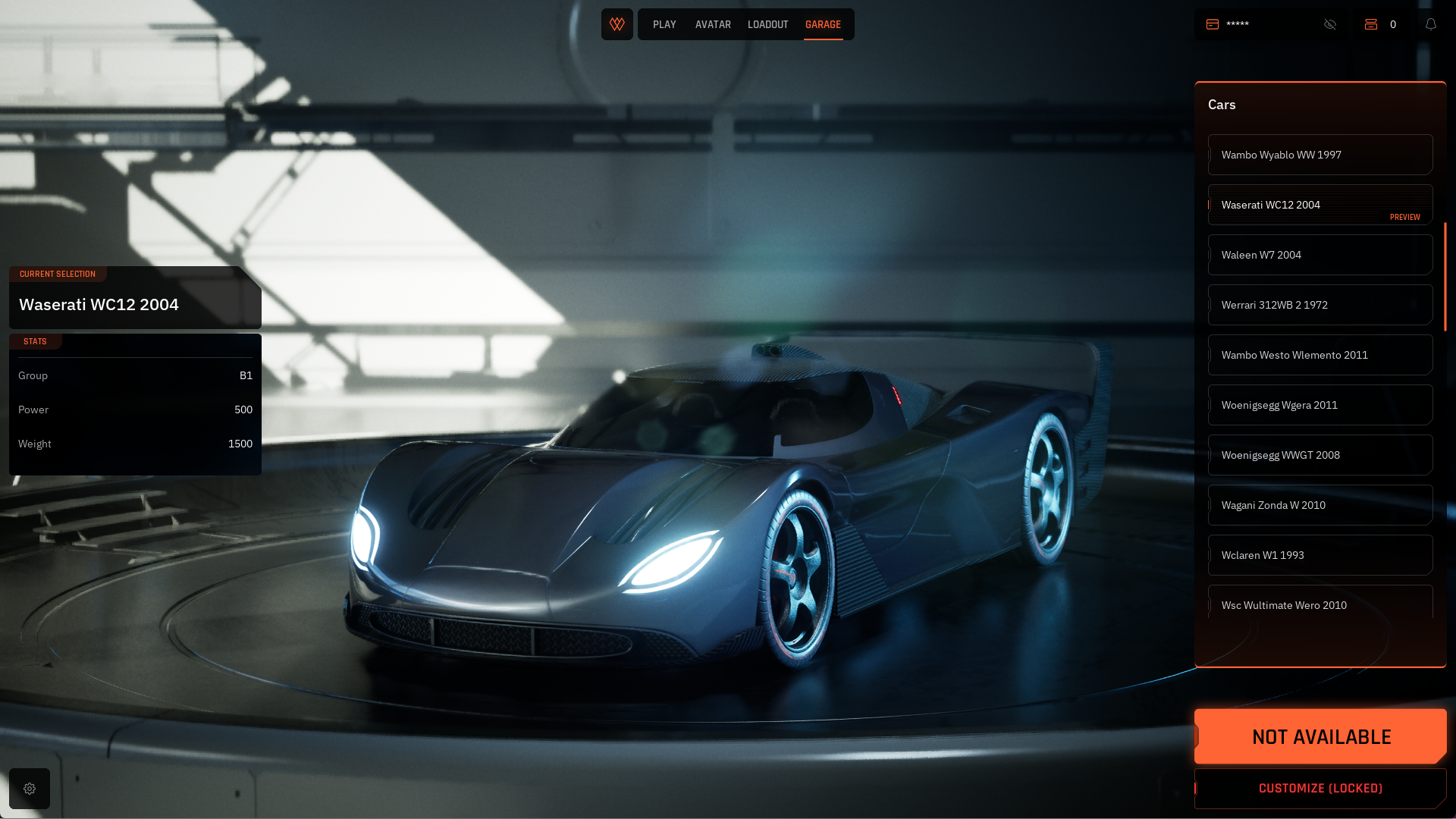
Task: Open settings with the gear icon
Action: [x=30, y=789]
